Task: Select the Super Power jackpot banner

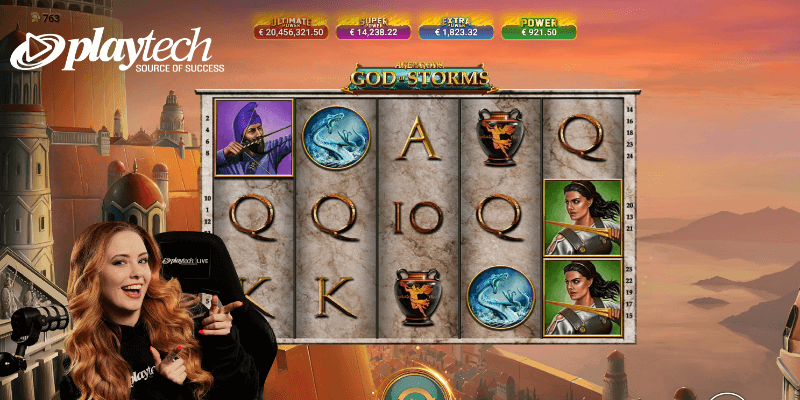Action: [x=372, y=27]
